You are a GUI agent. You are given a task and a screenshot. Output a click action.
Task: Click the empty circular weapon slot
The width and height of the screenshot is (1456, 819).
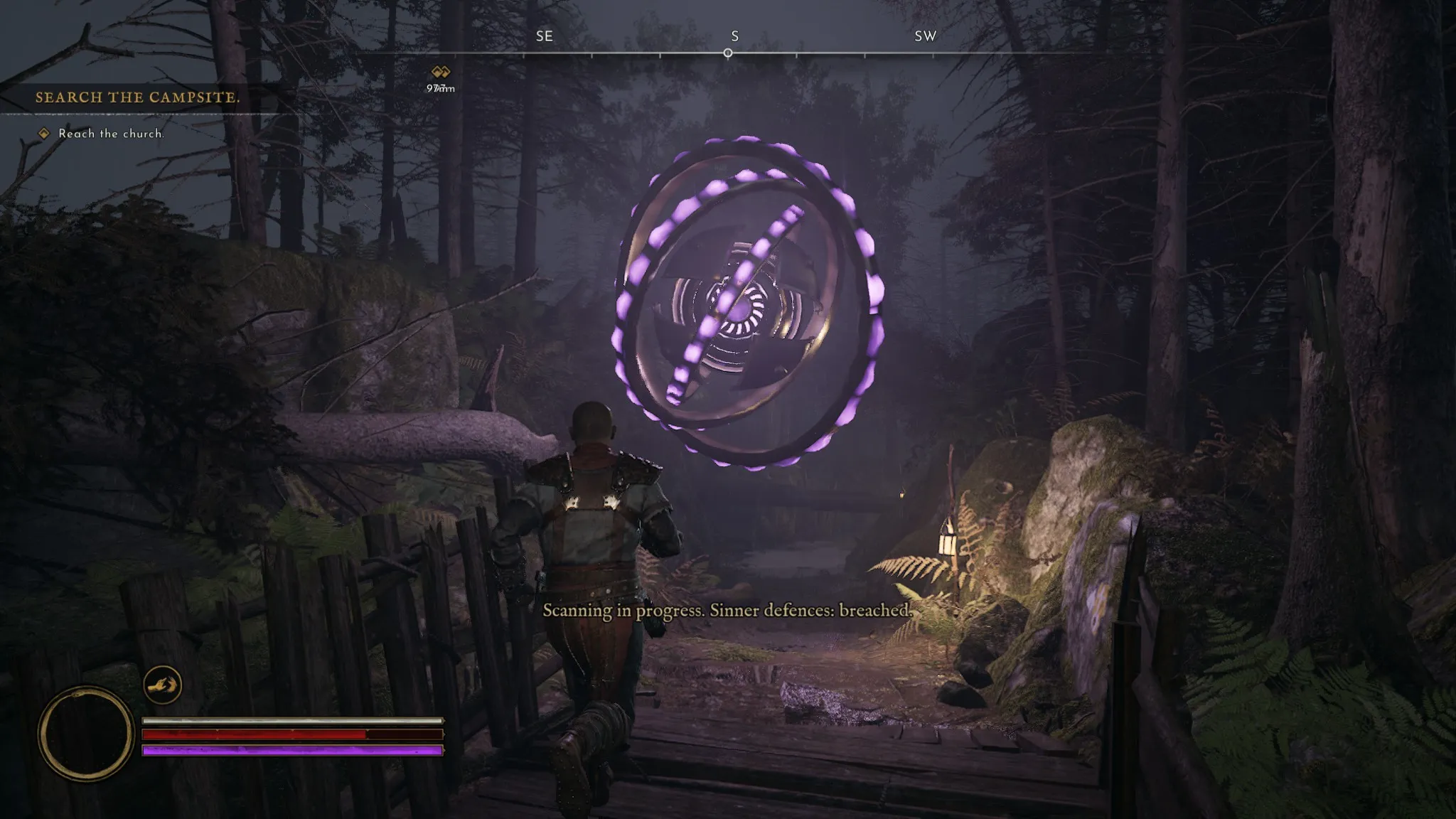tap(85, 733)
